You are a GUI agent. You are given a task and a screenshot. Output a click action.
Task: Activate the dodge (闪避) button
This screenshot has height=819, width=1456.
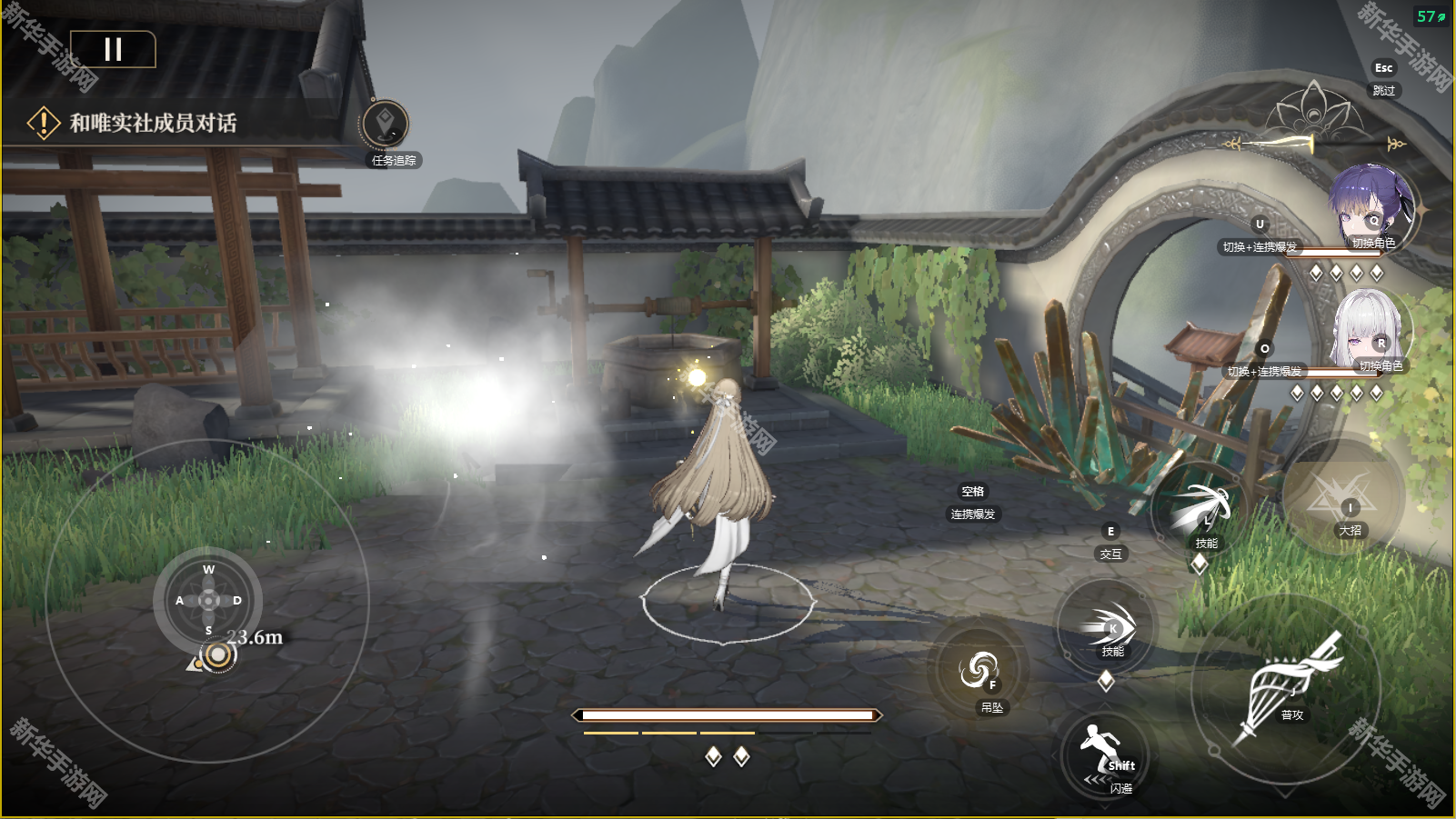click(x=1106, y=756)
